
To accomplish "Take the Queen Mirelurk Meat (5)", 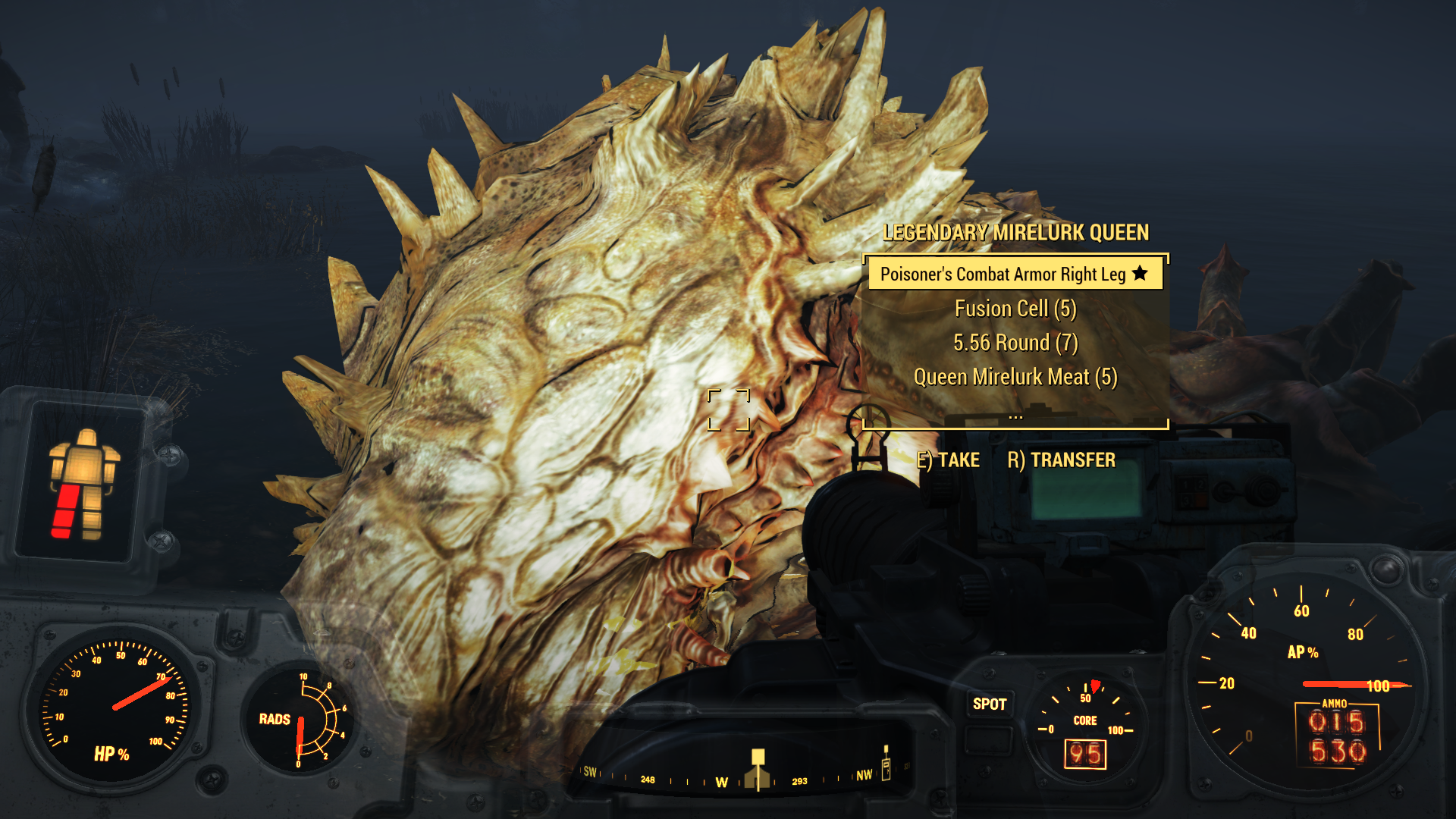I will [1015, 377].
